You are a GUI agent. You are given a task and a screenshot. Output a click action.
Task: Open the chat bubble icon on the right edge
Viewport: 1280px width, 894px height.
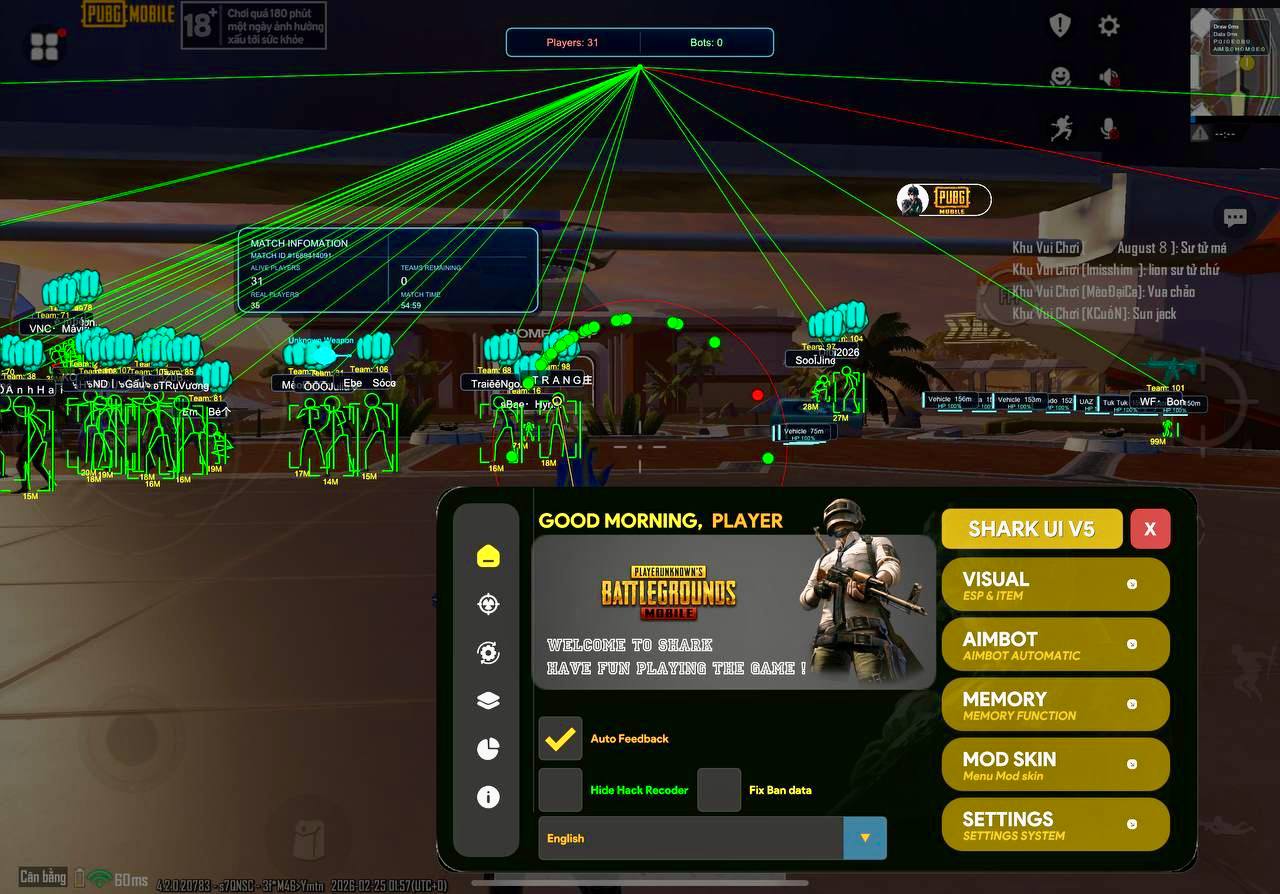pyautogui.click(x=1235, y=217)
